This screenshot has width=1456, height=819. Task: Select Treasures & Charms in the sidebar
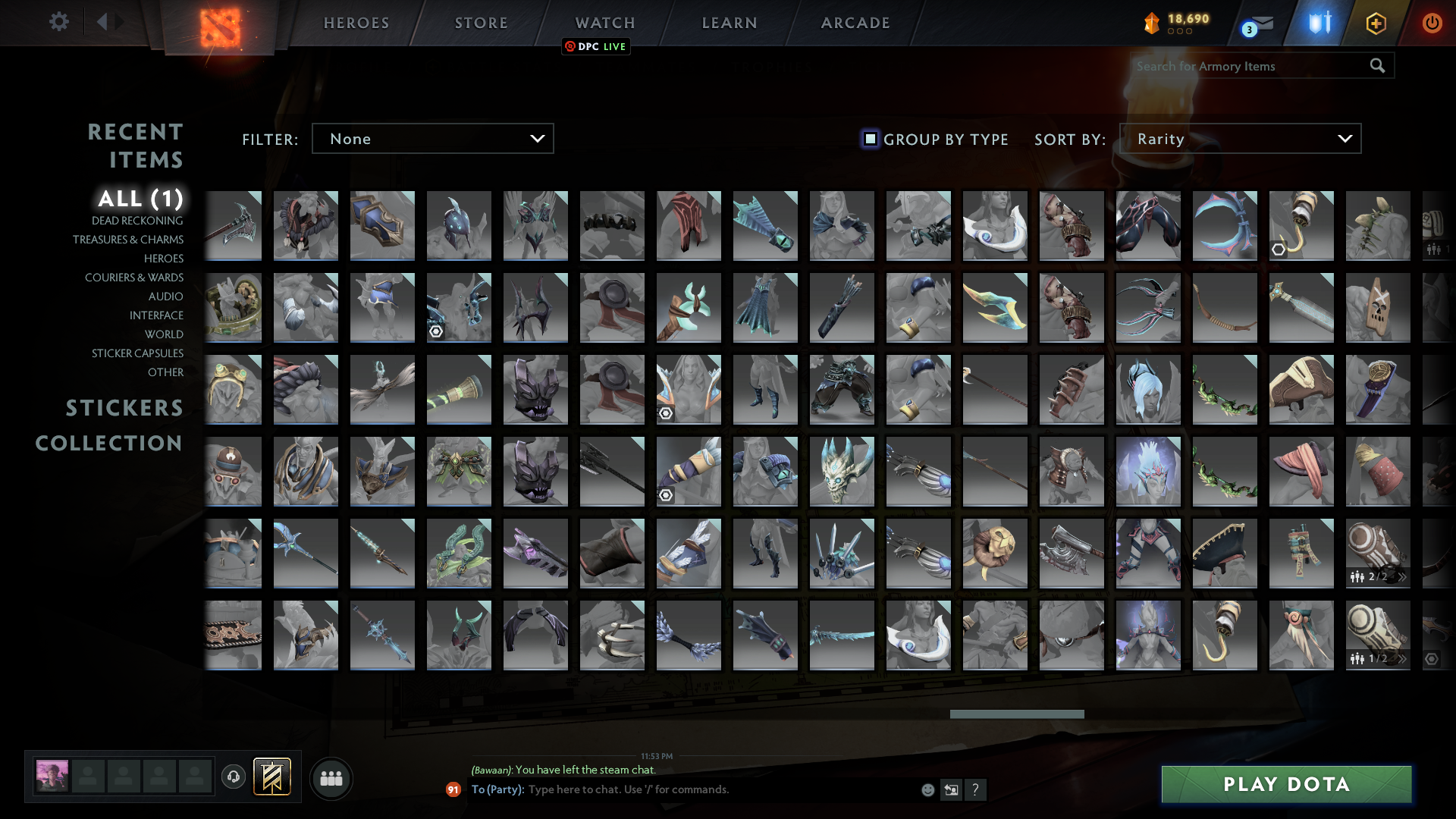point(129,240)
